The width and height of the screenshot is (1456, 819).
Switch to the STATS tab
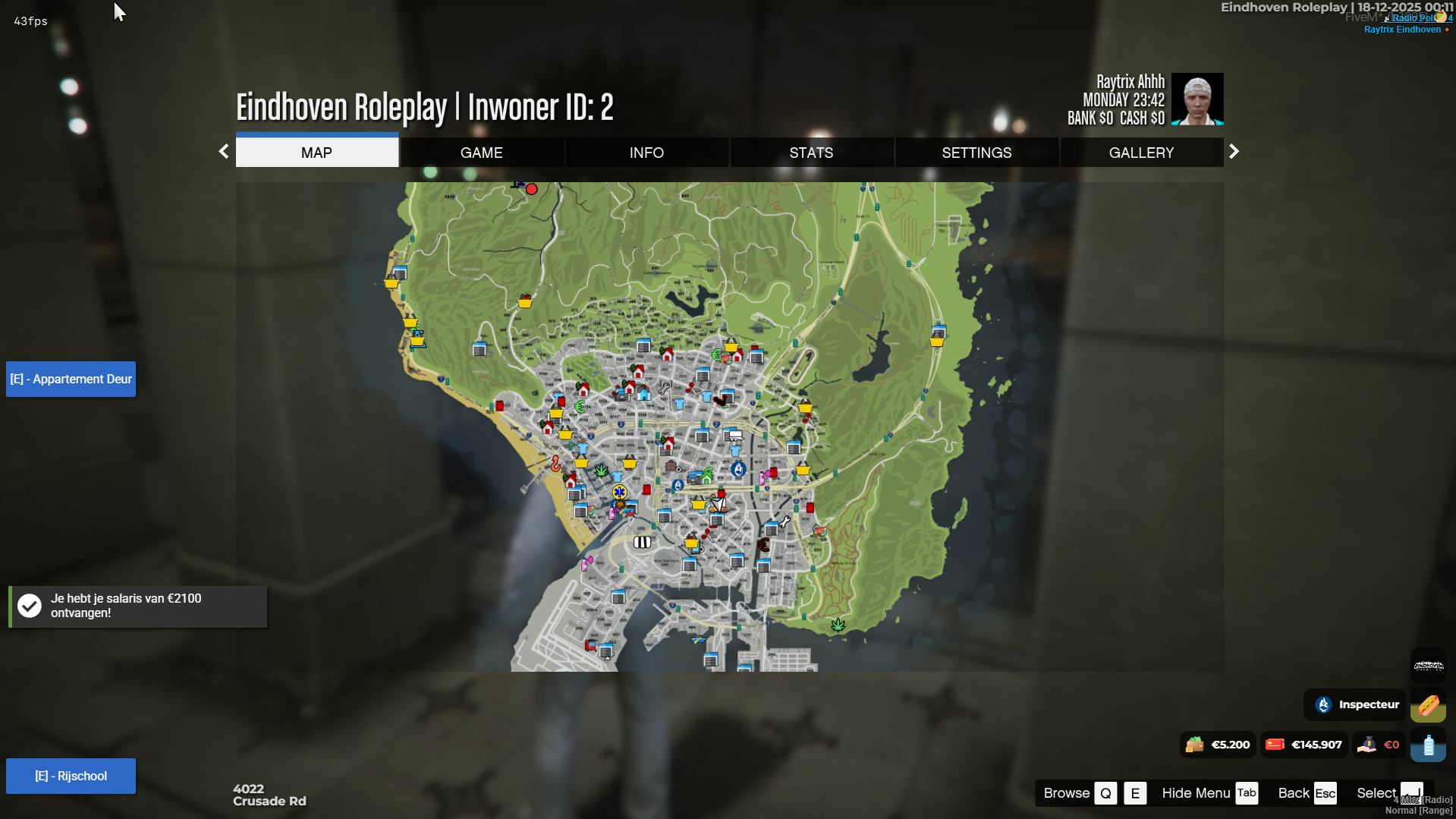811,152
